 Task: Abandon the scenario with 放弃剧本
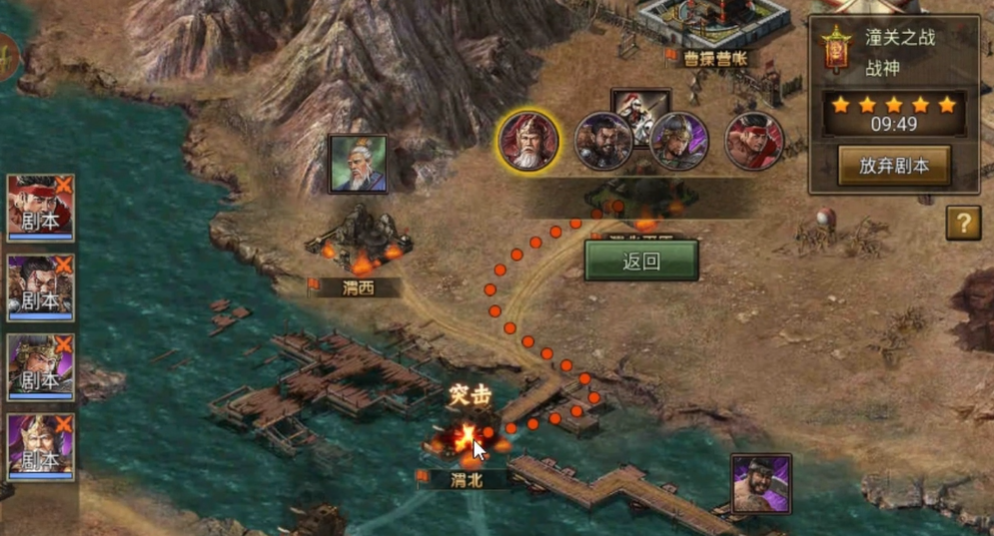point(893,166)
